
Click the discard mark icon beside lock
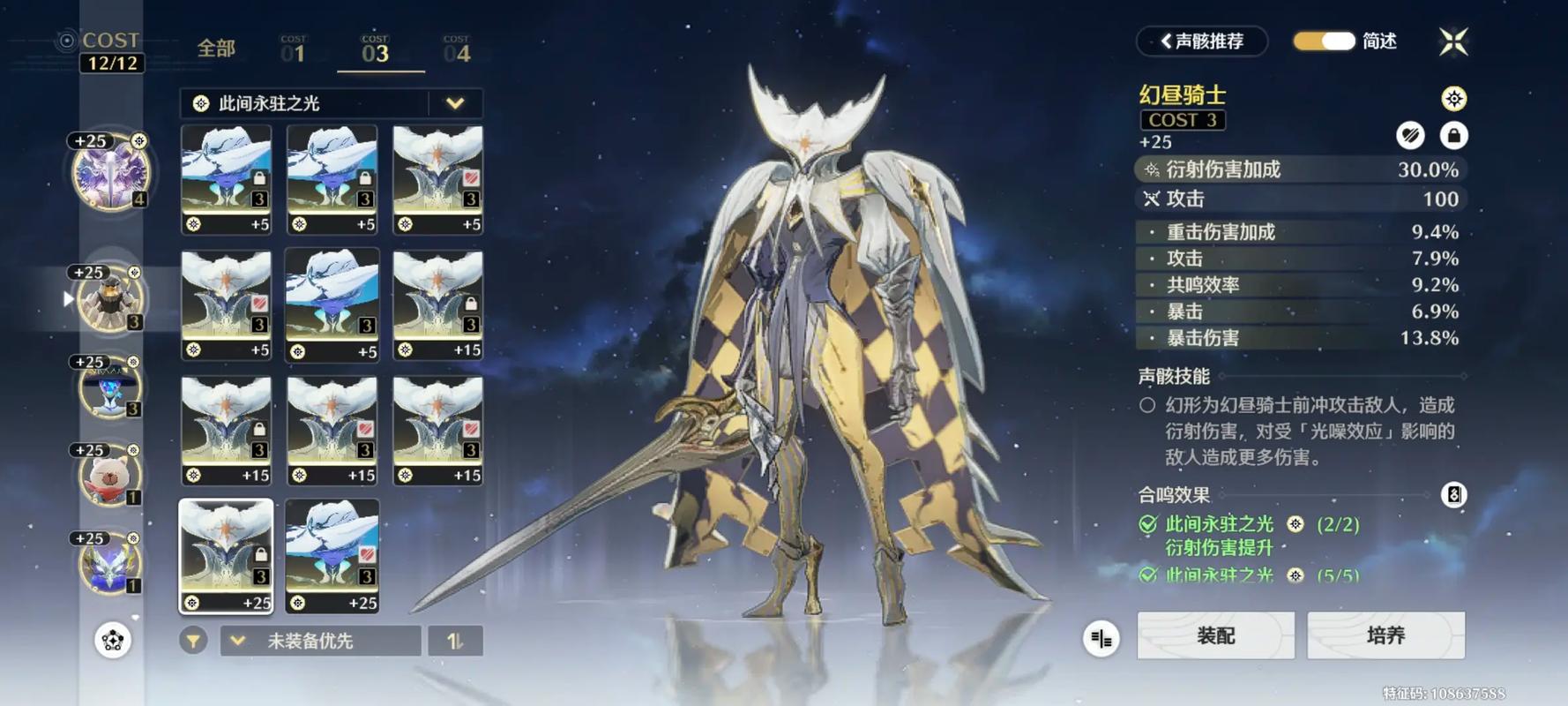pos(1410,135)
